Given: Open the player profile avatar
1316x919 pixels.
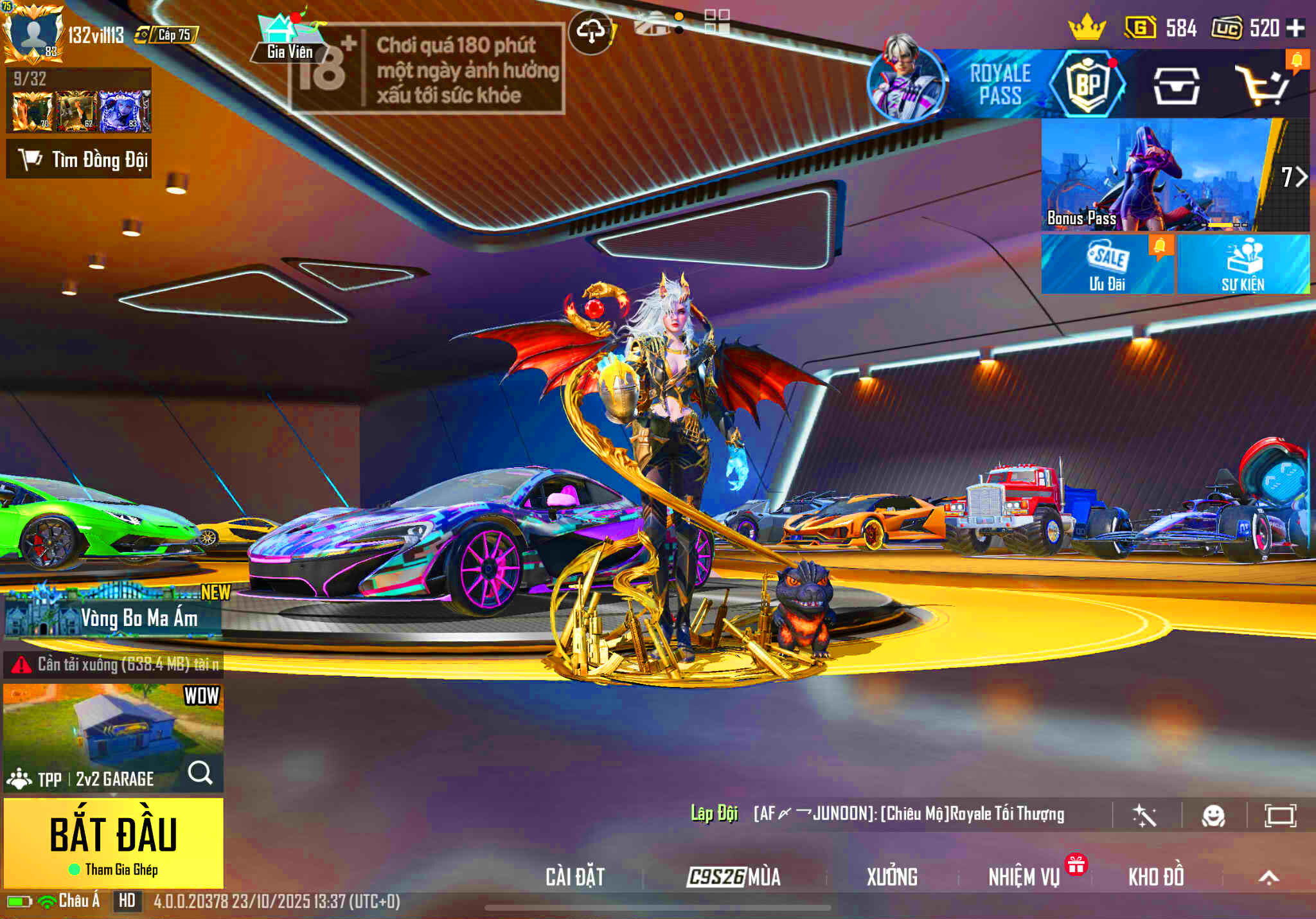Looking at the screenshot, I should pos(33,32).
